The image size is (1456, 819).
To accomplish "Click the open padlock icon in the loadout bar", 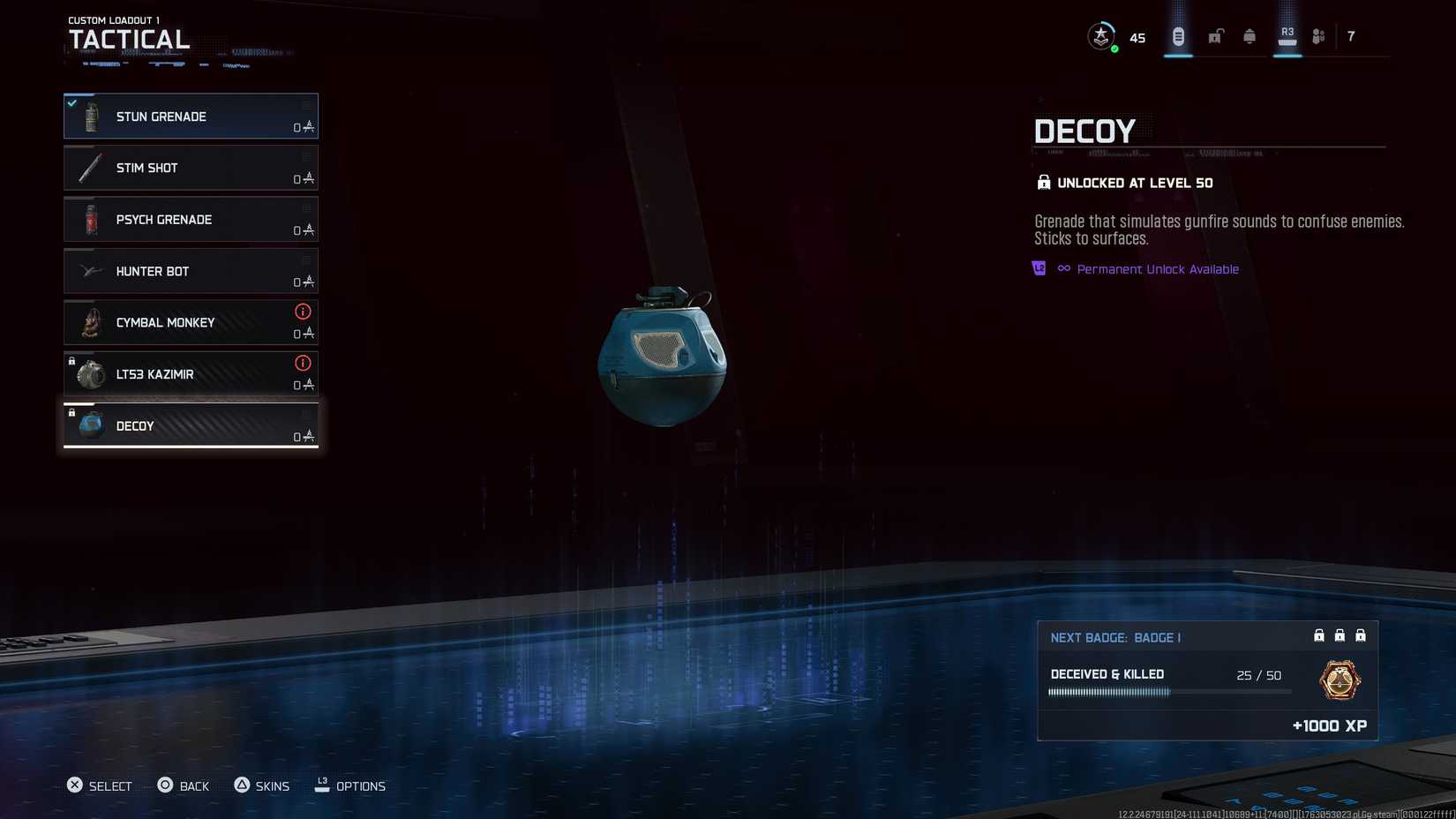I will (x=1214, y=36).
